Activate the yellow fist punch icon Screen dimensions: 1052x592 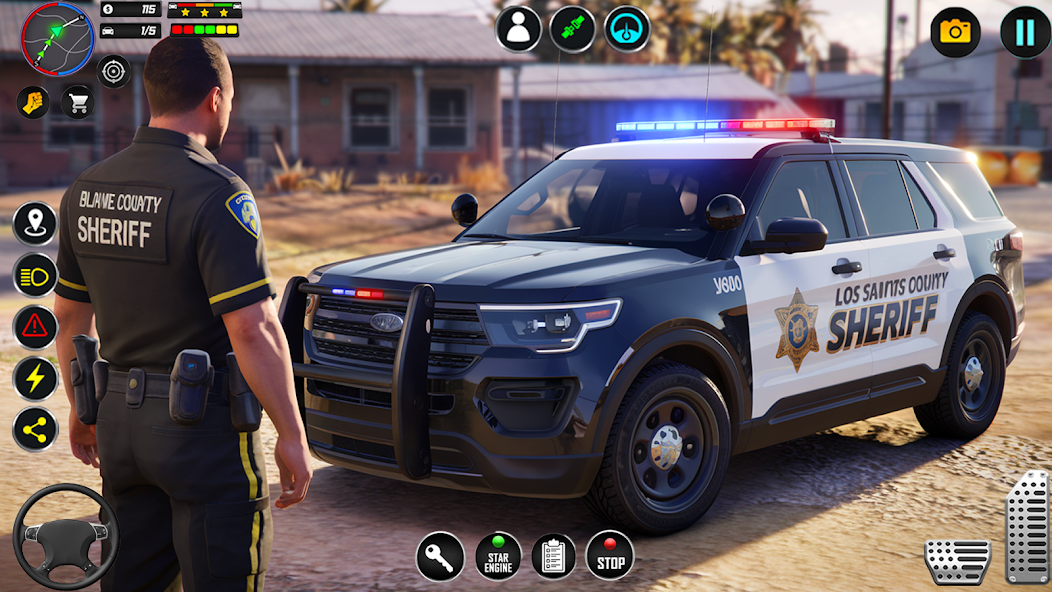coord(33,102)
